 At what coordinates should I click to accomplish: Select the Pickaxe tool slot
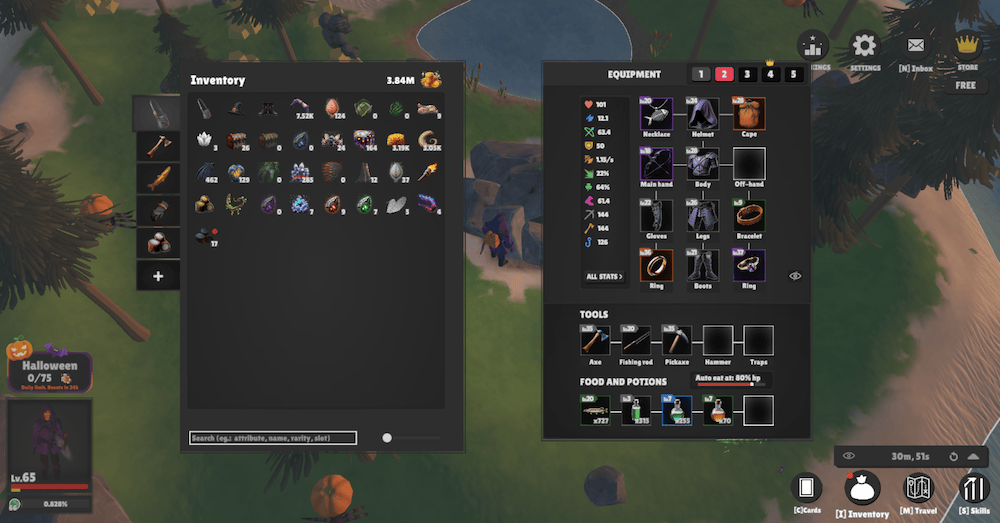tap(676, 340)
